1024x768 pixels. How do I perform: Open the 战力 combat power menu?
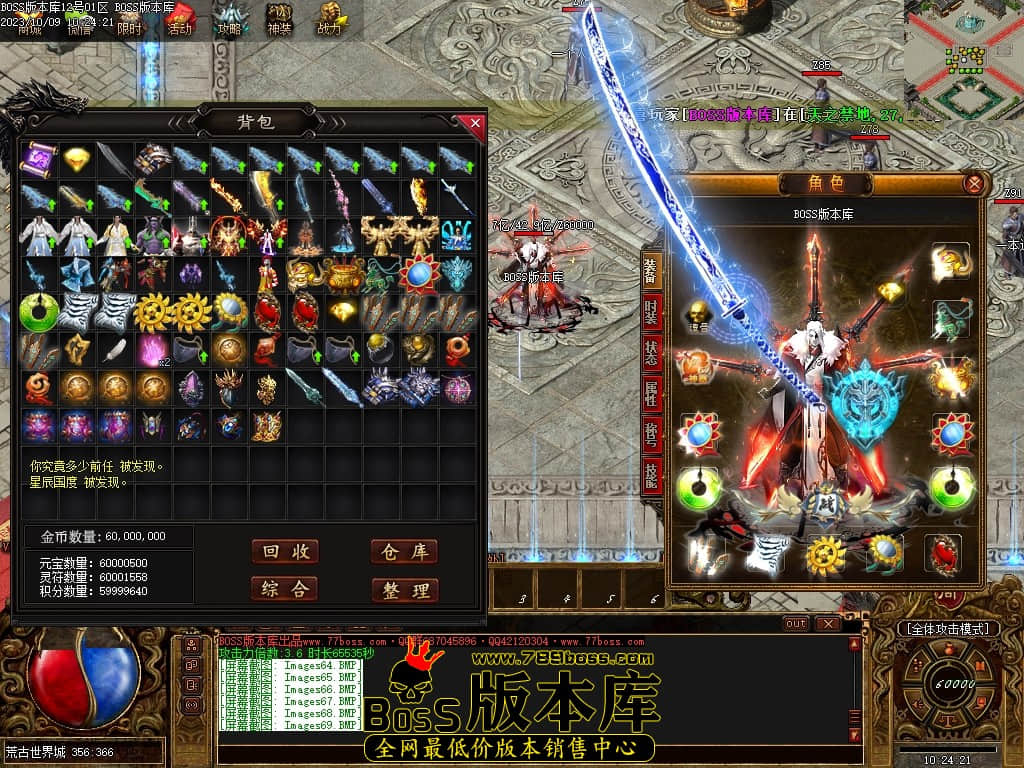(329, 19)
